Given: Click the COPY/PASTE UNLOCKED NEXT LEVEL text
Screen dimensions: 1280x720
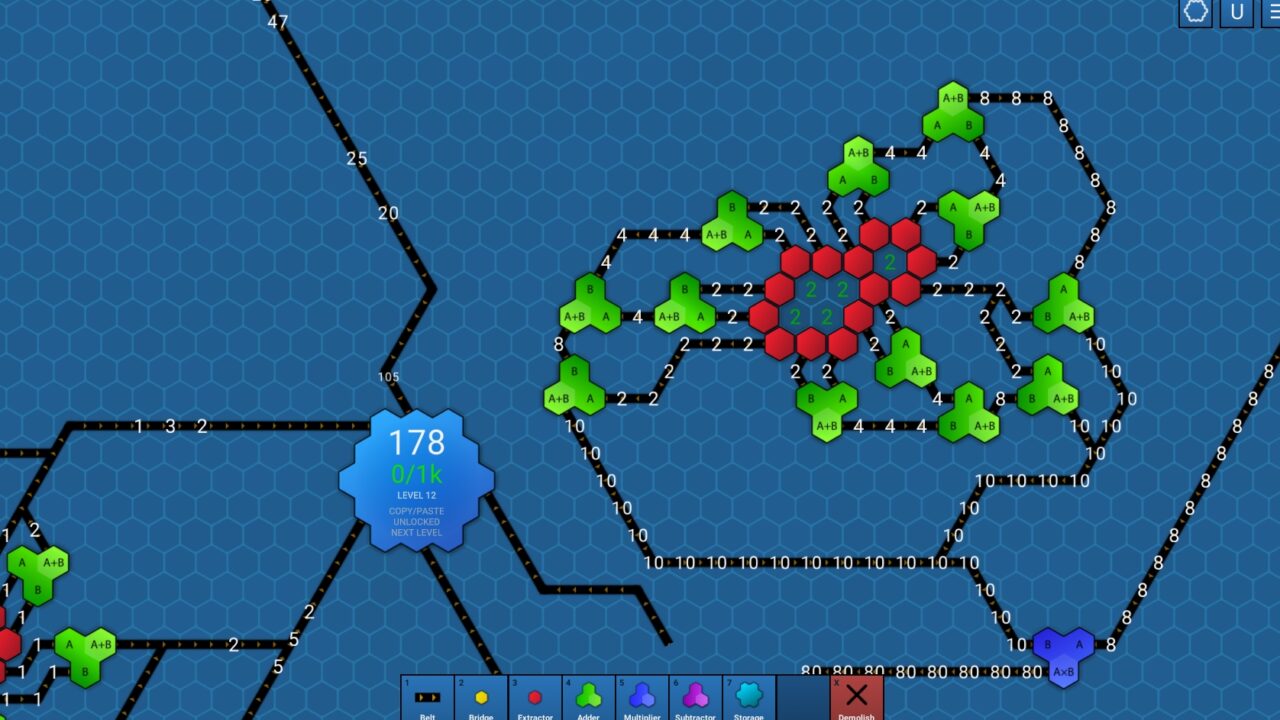Looking at the screenshot, I should (x=419, y=521).
